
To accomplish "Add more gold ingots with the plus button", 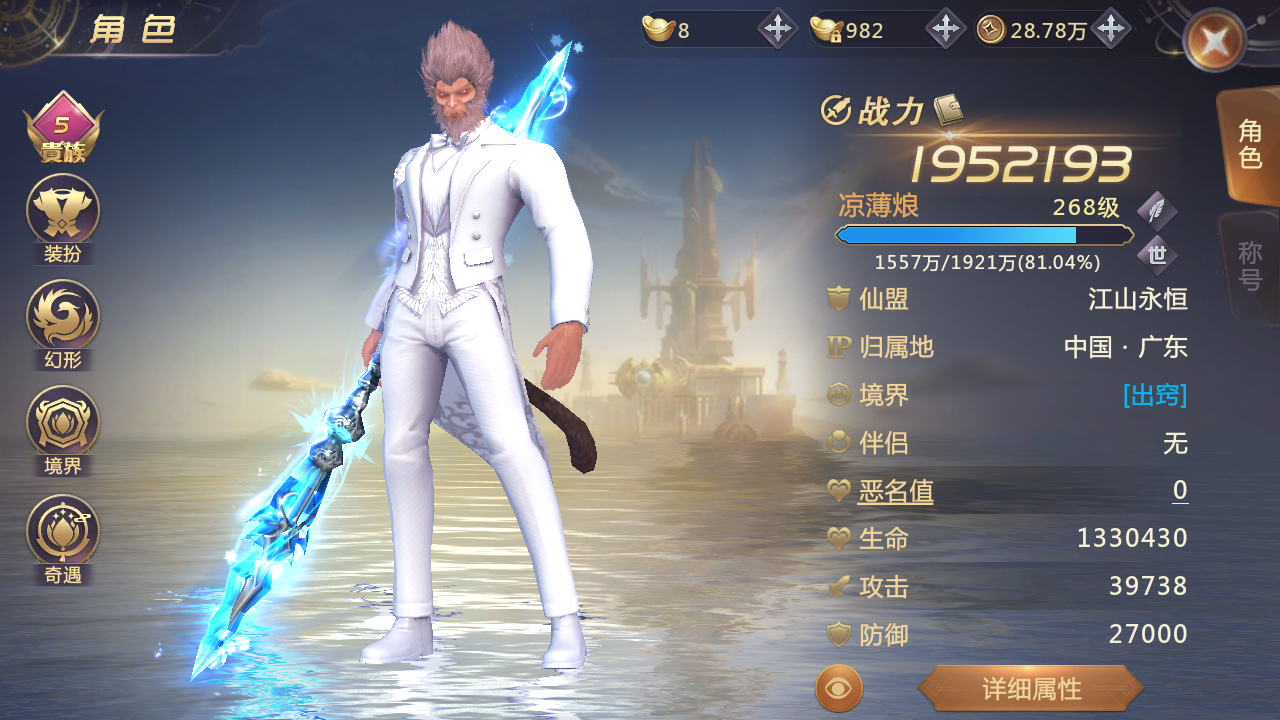I will click(x=778, y=29).
